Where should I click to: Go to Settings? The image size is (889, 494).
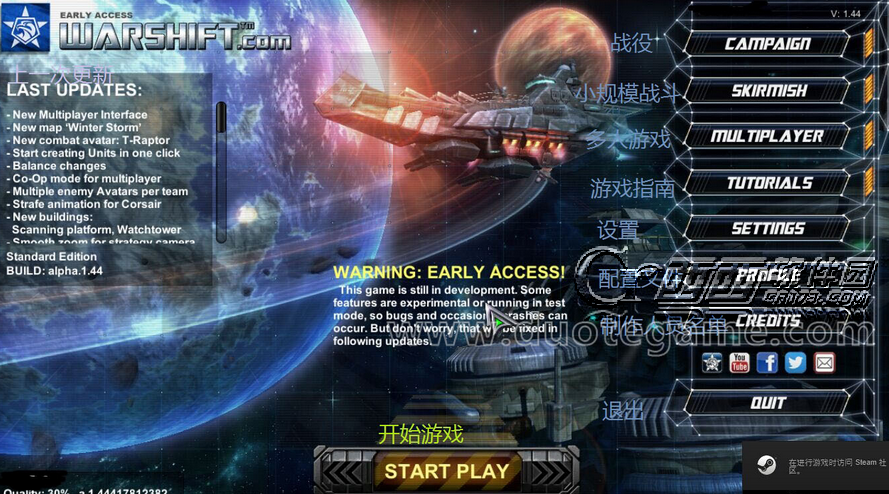767,229
